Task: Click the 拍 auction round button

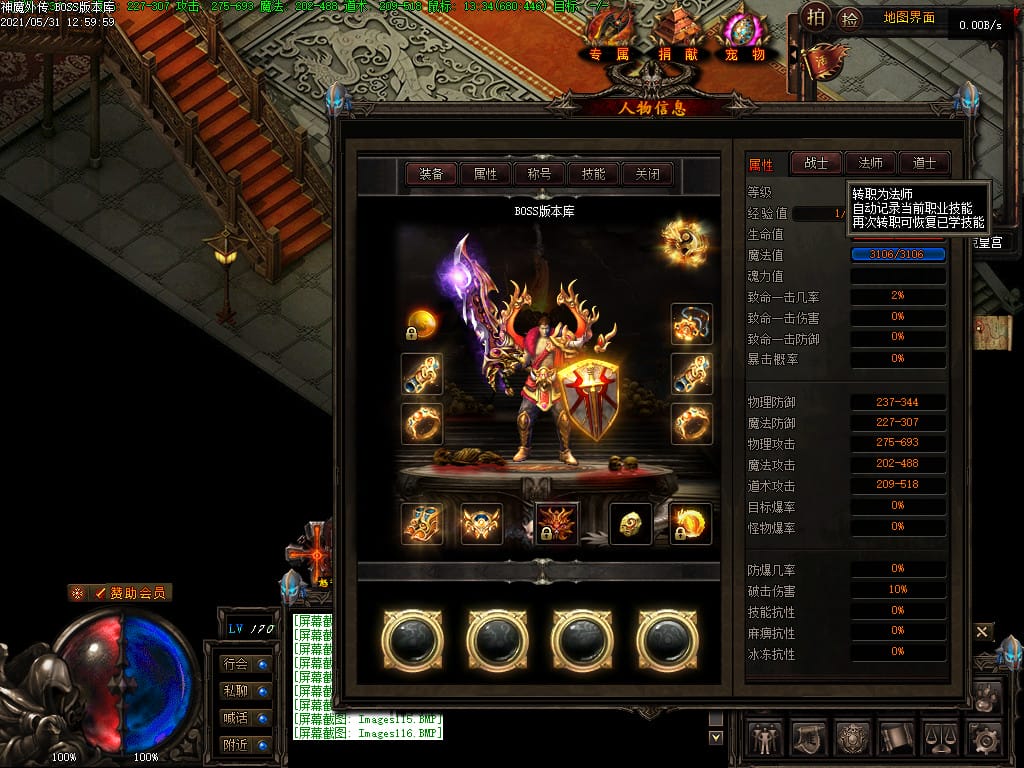Action: [x=817, y=17]
